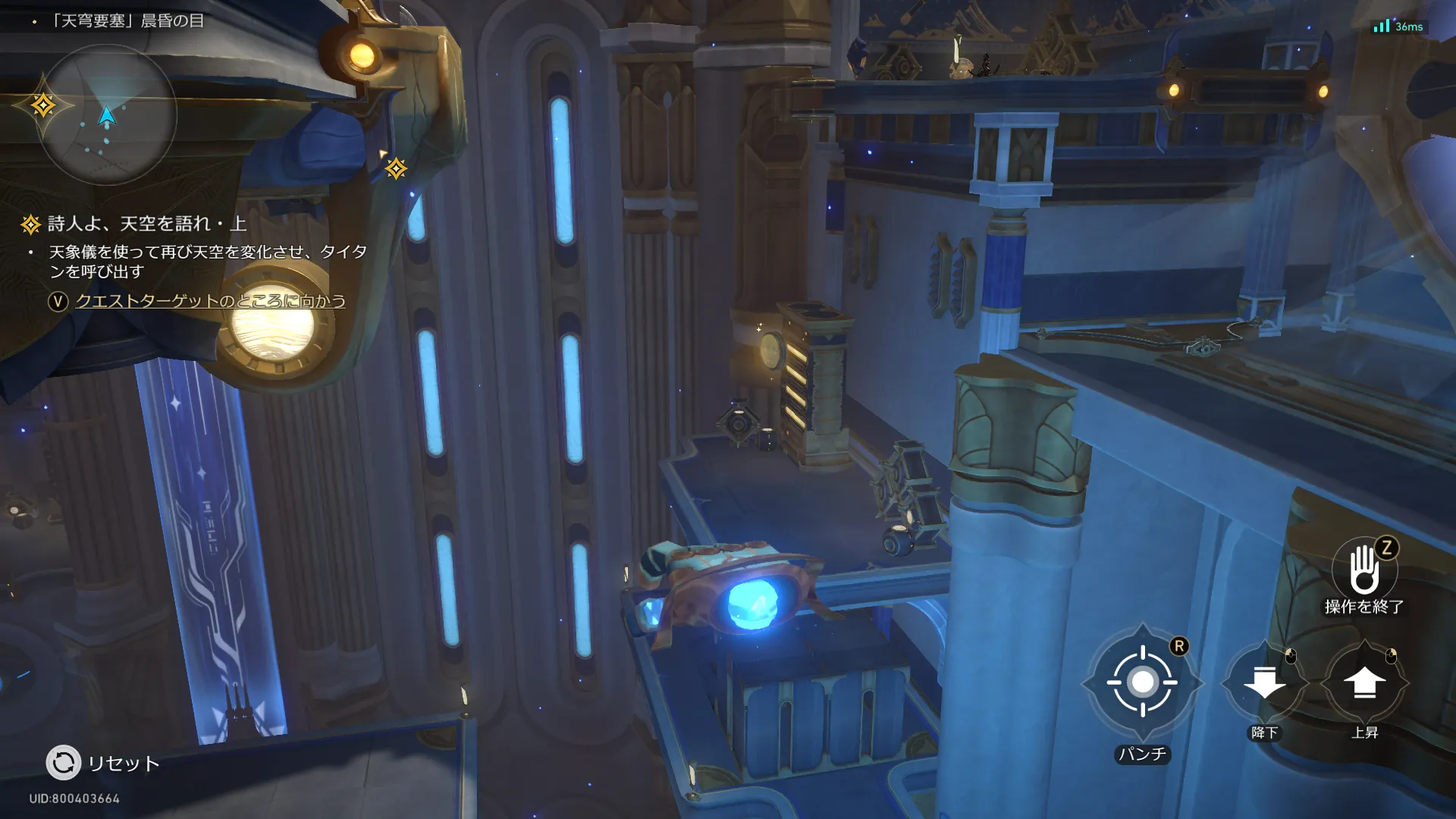Click the リセット reset button
The image size is (1456, 819).
click(64, 763)
